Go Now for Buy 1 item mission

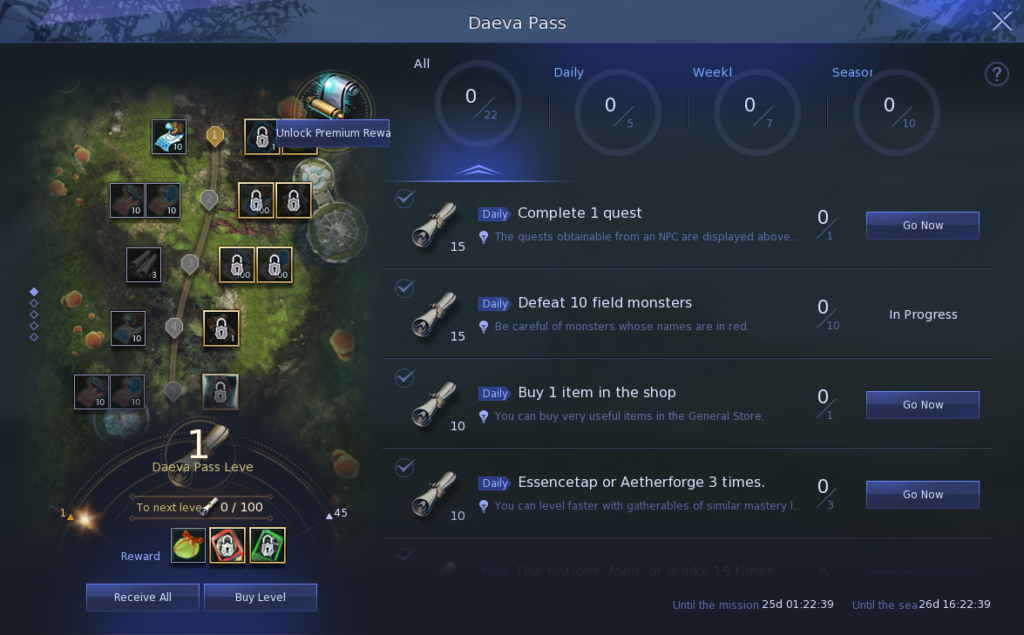point(922,405)
